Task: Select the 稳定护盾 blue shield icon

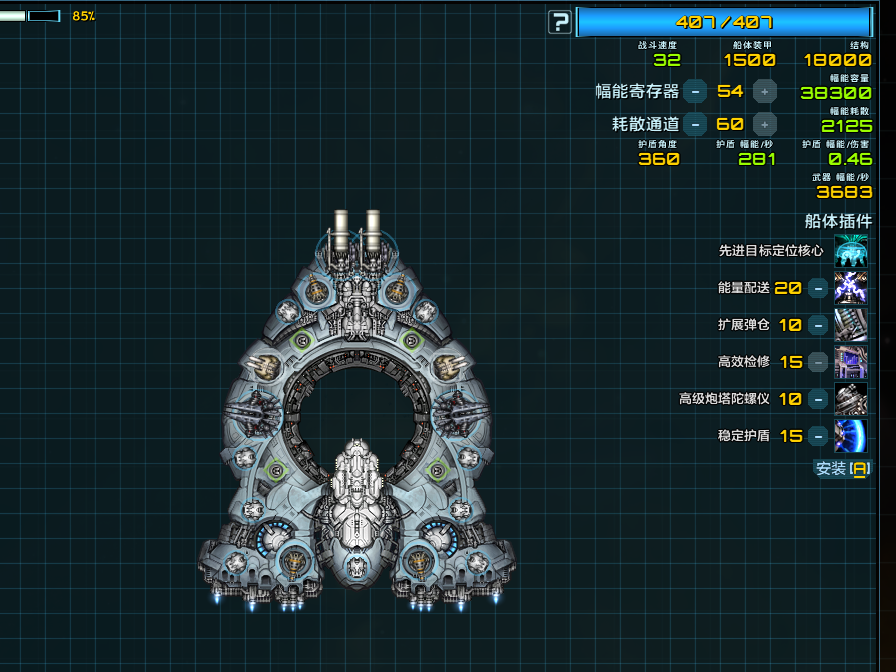Action: [851, 436]
